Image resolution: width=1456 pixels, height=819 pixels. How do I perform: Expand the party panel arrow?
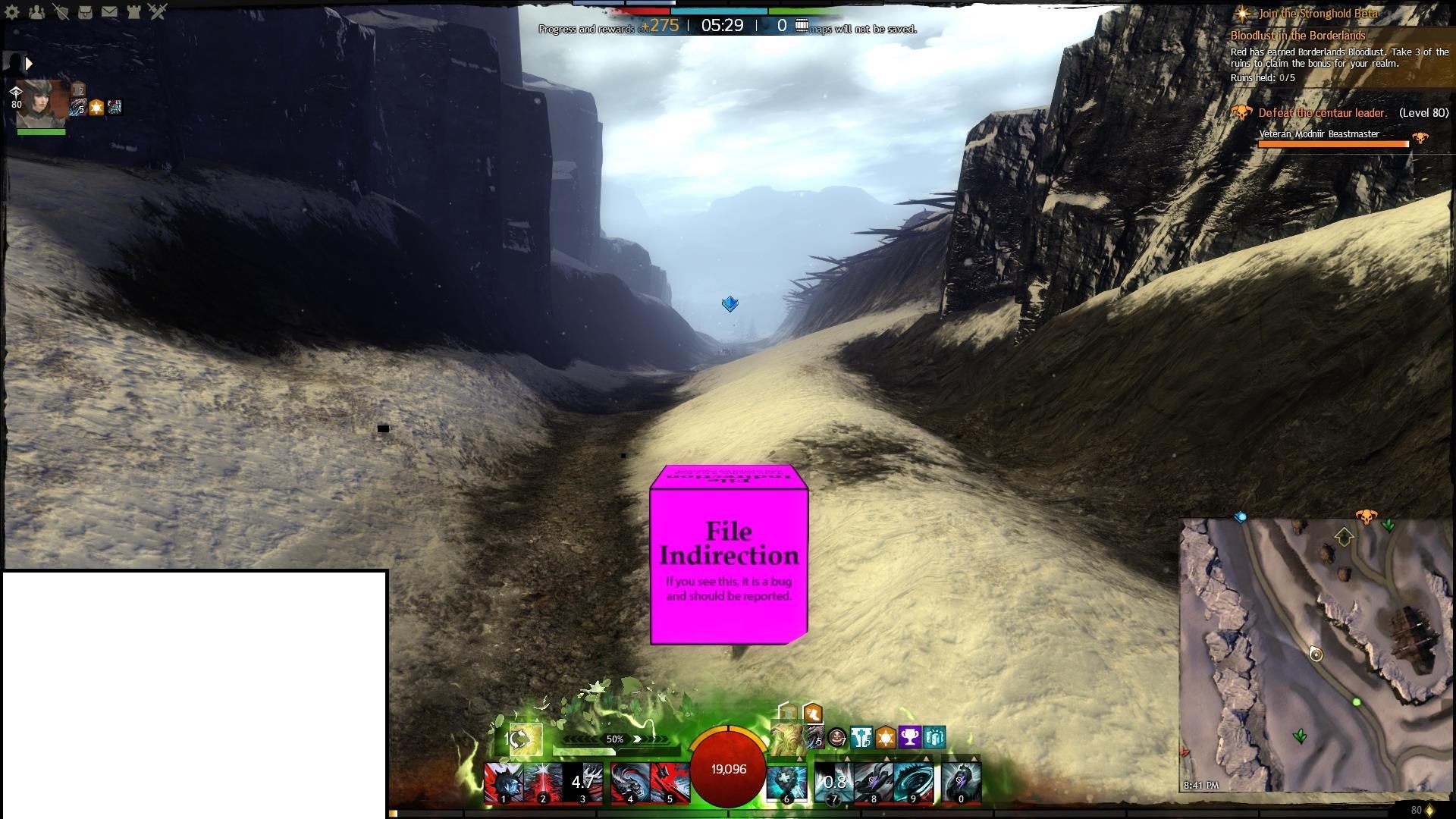point(29,64)
